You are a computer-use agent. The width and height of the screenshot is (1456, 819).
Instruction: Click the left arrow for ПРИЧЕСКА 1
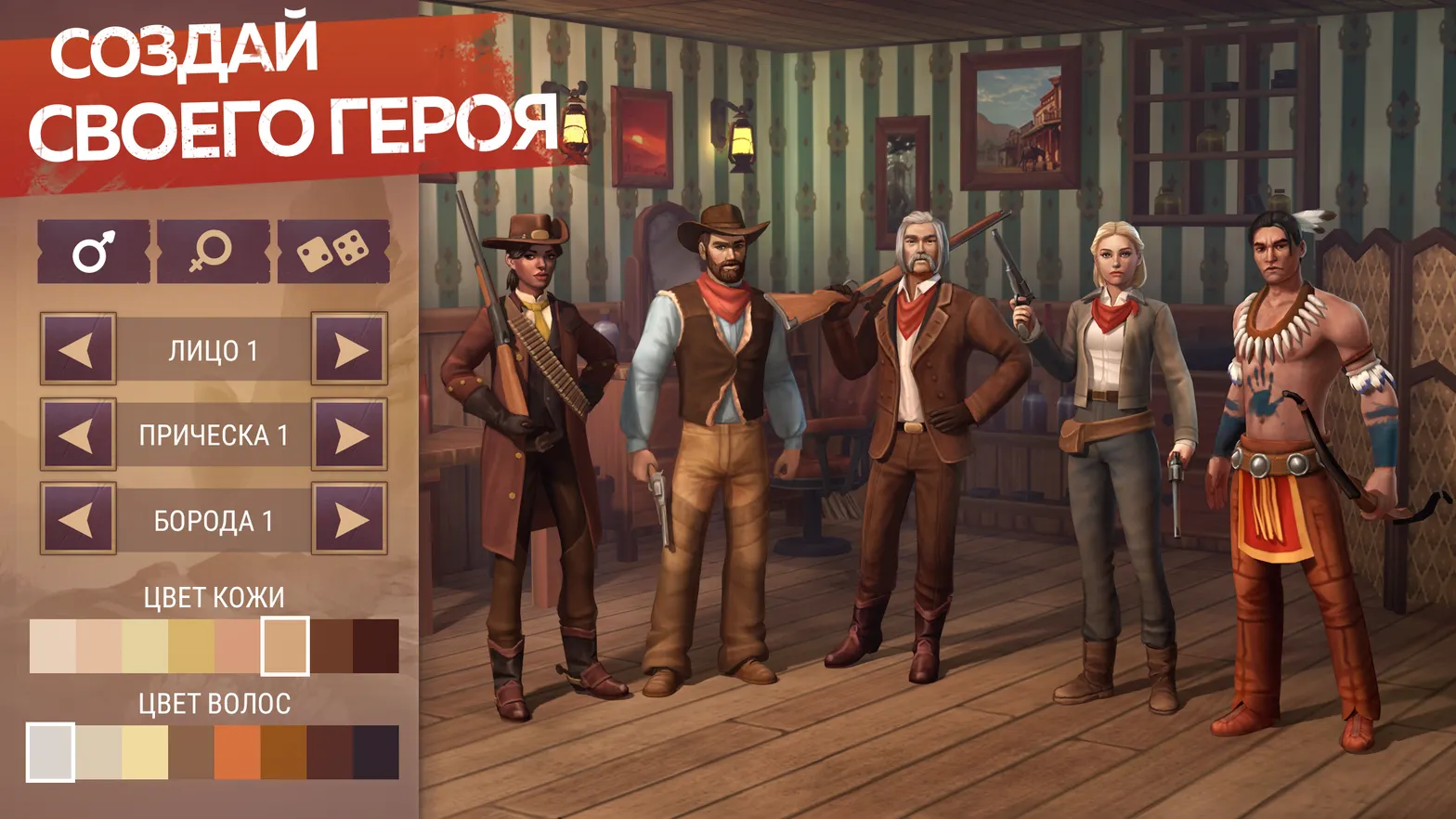click(x=77, y=435)
